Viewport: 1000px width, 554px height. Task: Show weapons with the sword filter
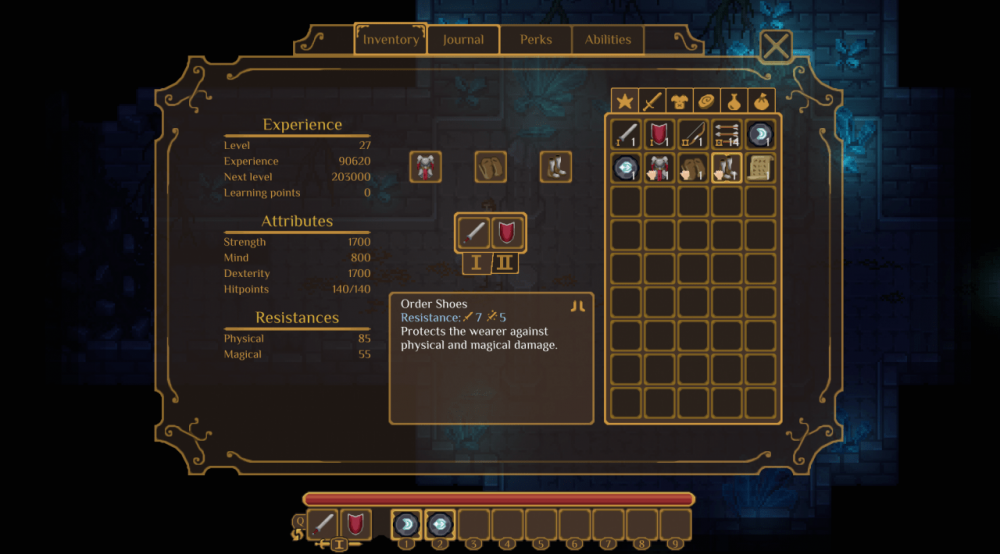click(652, 101)
